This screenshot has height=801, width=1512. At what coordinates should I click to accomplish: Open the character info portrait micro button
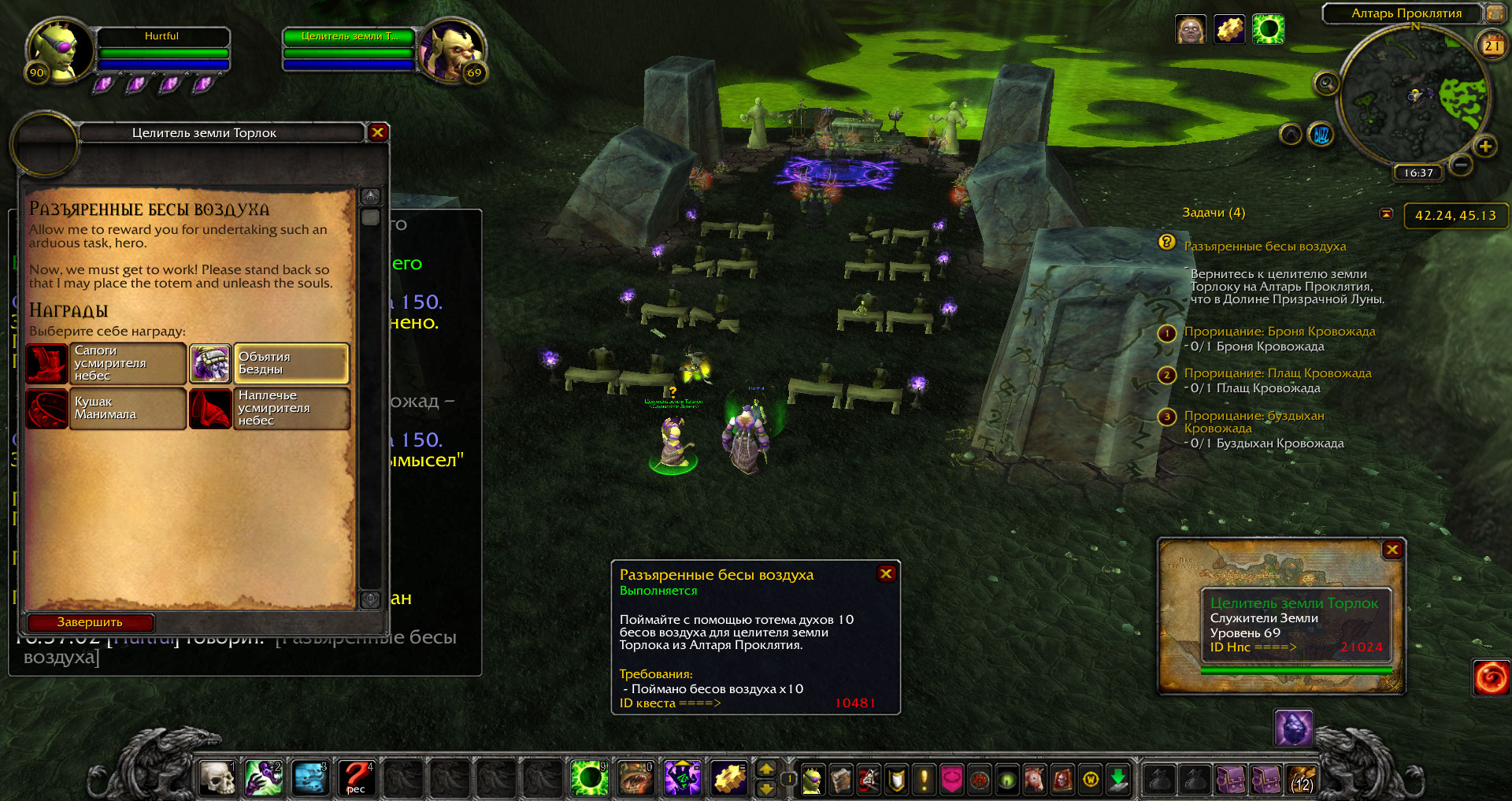(x=812, y=780)
